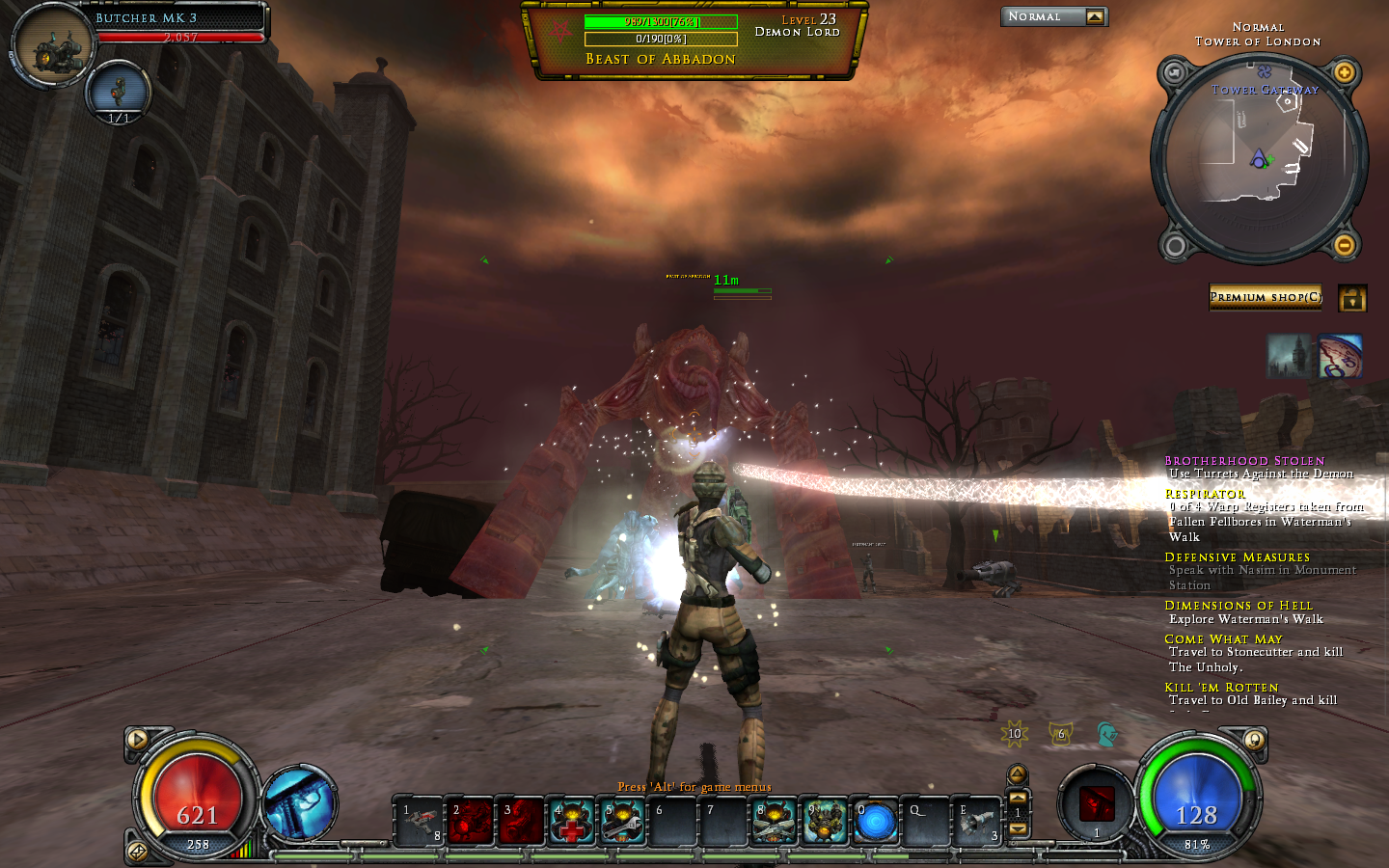Use the pistol in hotbar slot 1
Screen dimensions: 1389x868
coord(421,822)
